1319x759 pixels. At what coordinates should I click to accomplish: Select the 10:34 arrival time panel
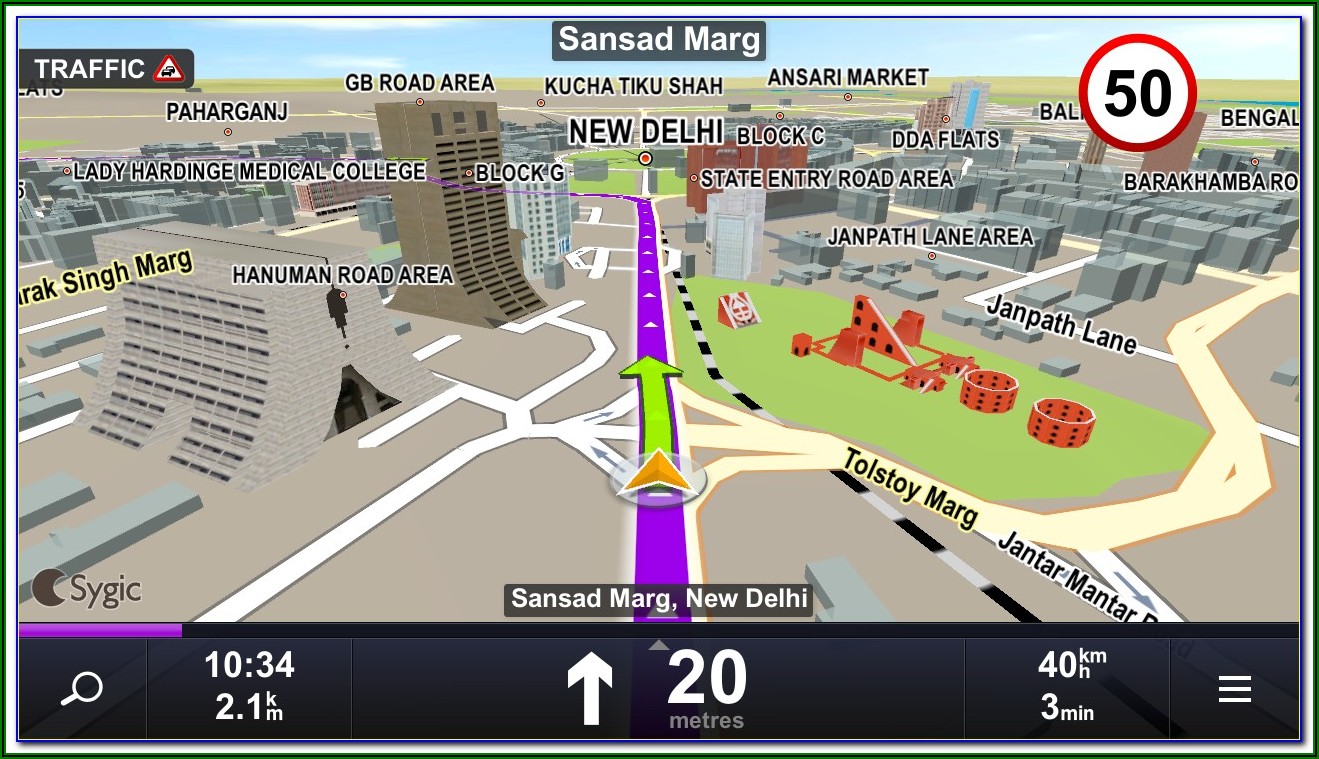click(x=249, y=685)
